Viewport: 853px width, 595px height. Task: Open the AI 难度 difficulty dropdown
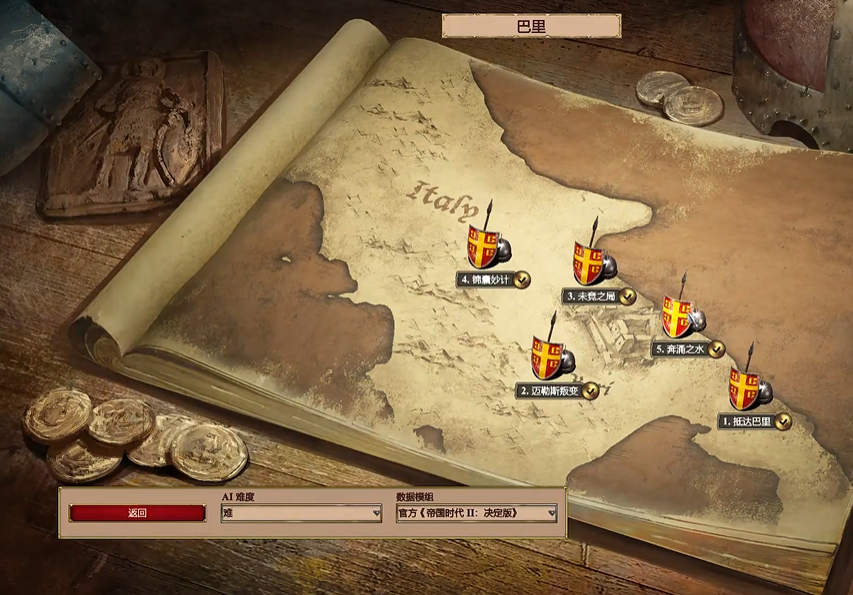pyautogui.click(x=301, y=513)
